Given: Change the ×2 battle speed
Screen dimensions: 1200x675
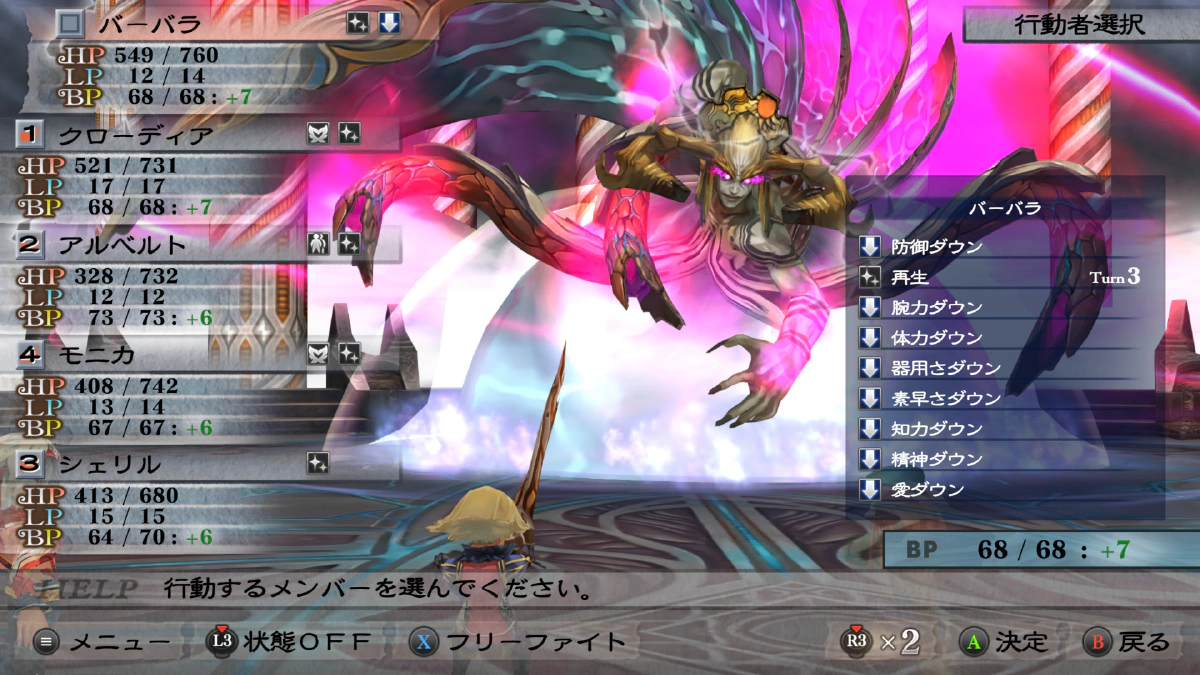Looking at the screenshot, I should pos(881,642).
